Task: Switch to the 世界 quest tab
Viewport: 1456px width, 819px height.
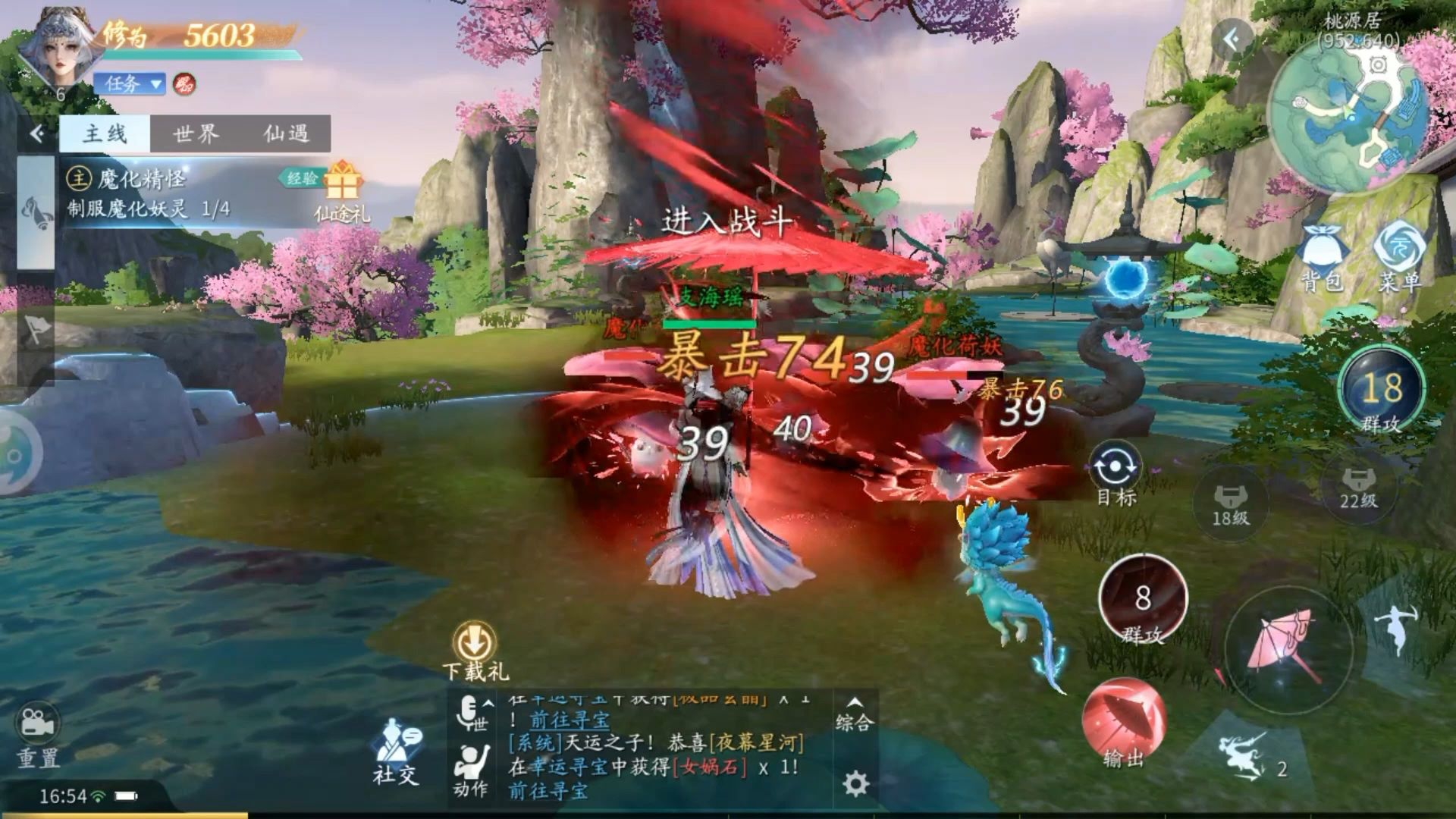Action: click(196, 134)
